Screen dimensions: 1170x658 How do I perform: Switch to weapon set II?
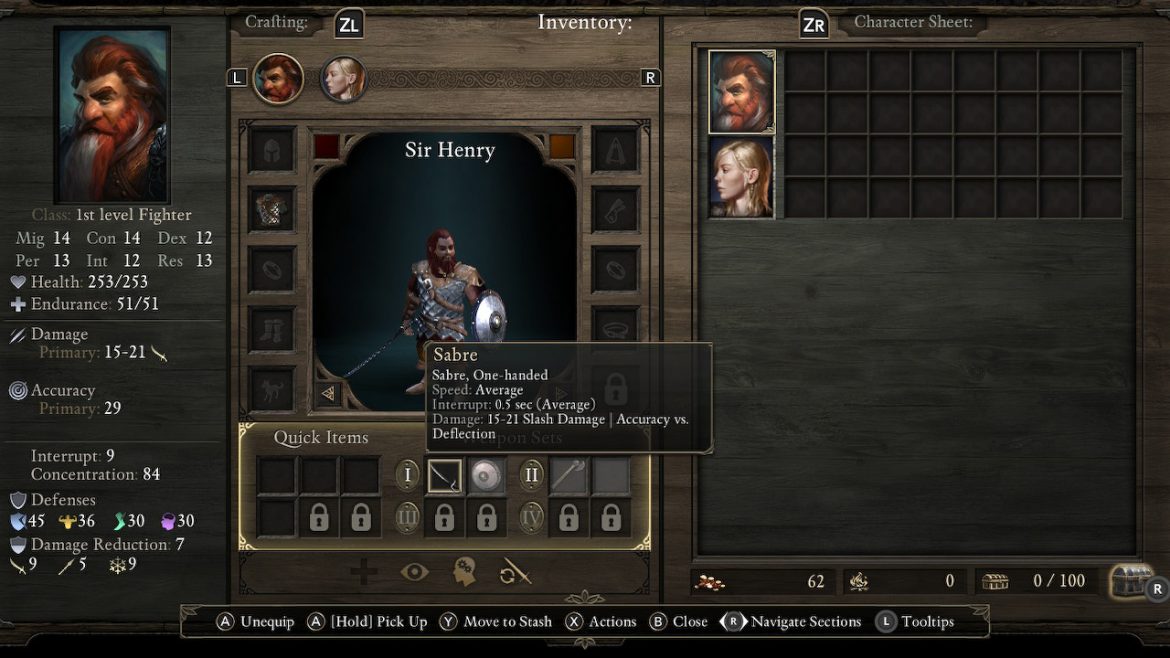(531, 474)
